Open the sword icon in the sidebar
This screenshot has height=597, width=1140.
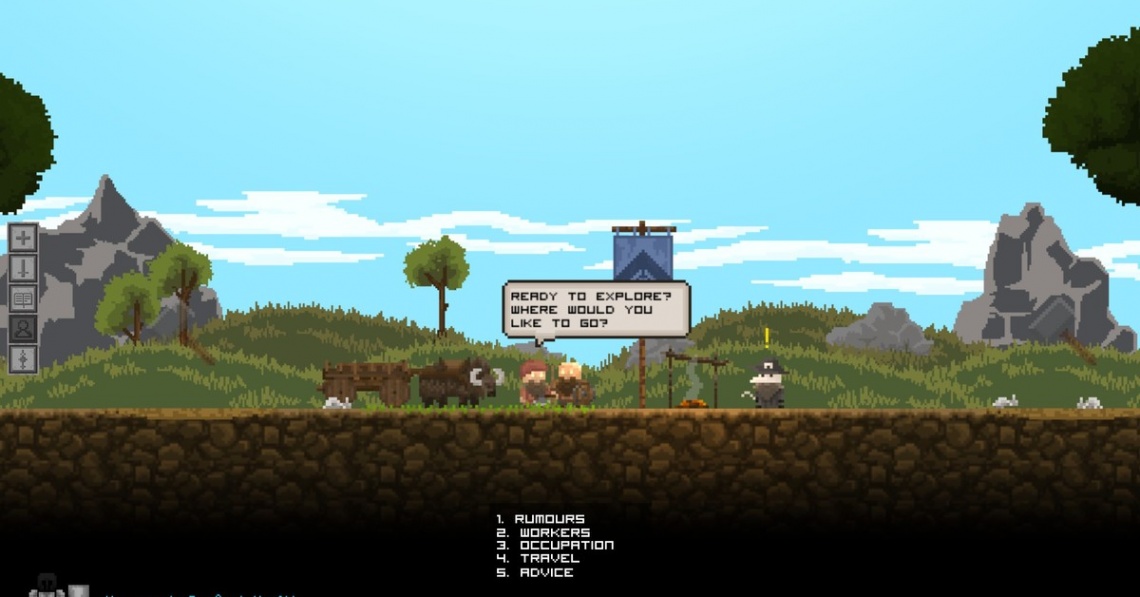click(x=23, y=268)
